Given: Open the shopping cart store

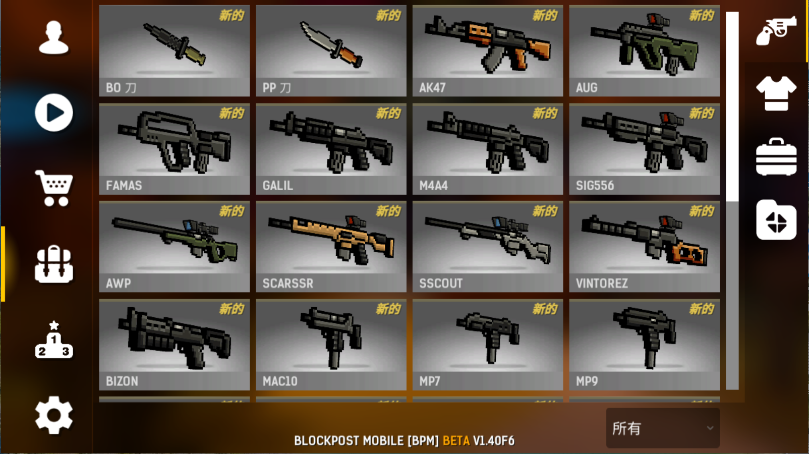Looking at the screenshot, I should pos(53,187).
